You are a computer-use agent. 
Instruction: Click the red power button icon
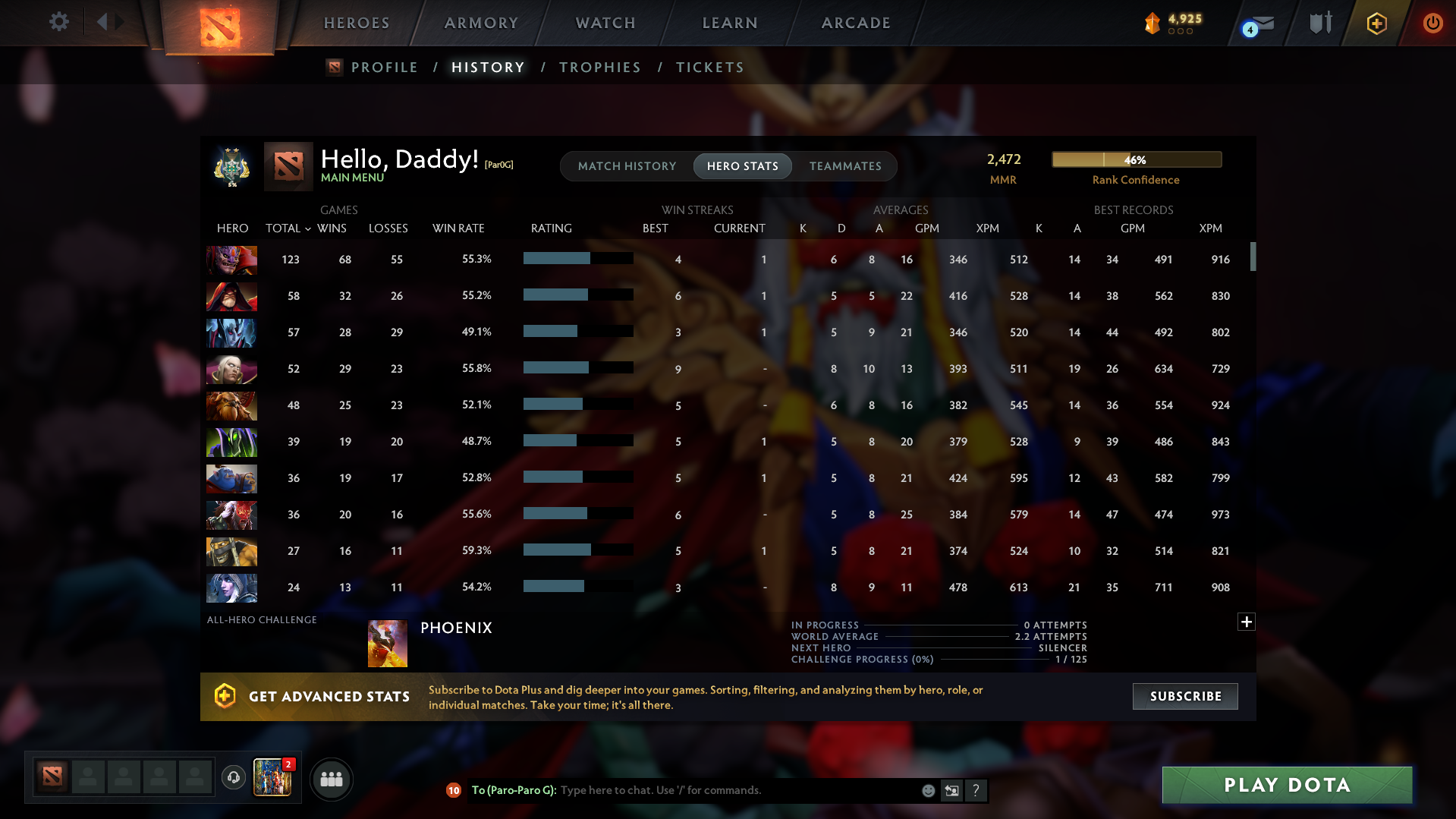point(1432,24)
